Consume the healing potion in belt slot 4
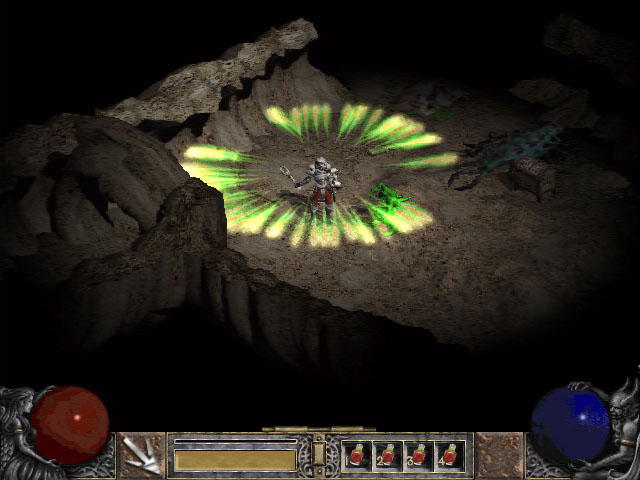 tap(448, 456)
